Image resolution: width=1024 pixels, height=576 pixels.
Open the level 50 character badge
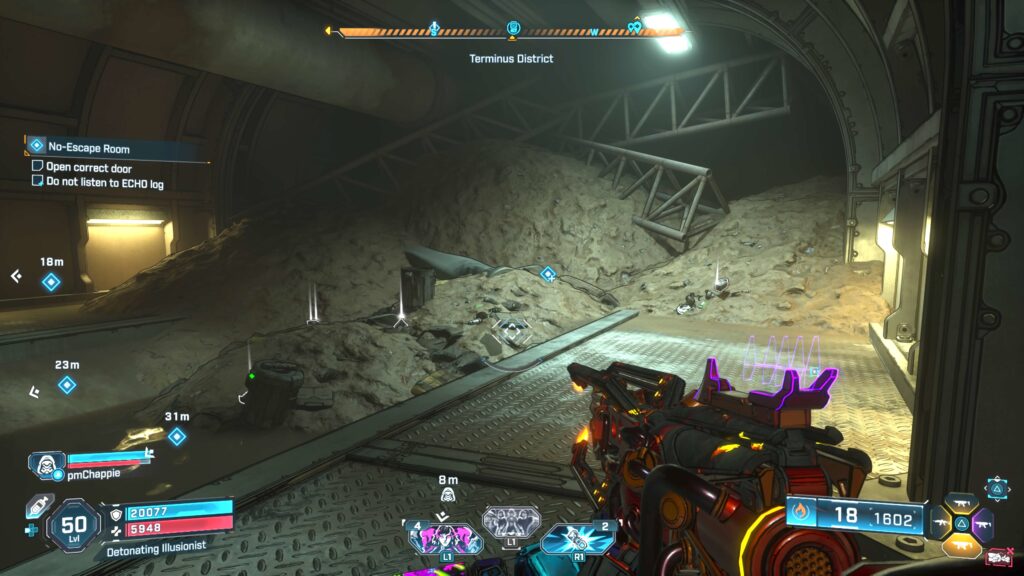pos(73,525)
